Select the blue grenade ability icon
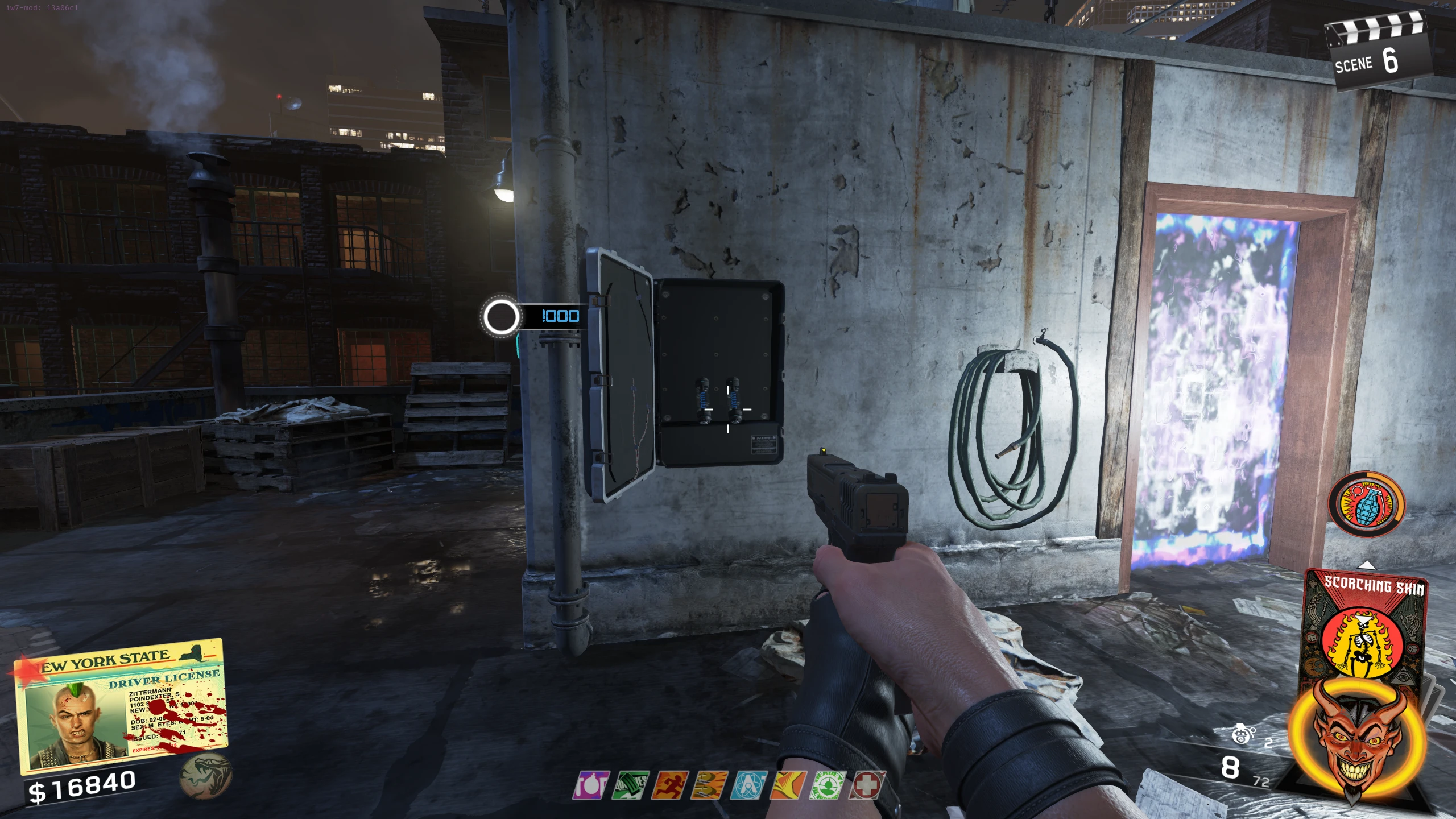 (x=1365, y=504)
